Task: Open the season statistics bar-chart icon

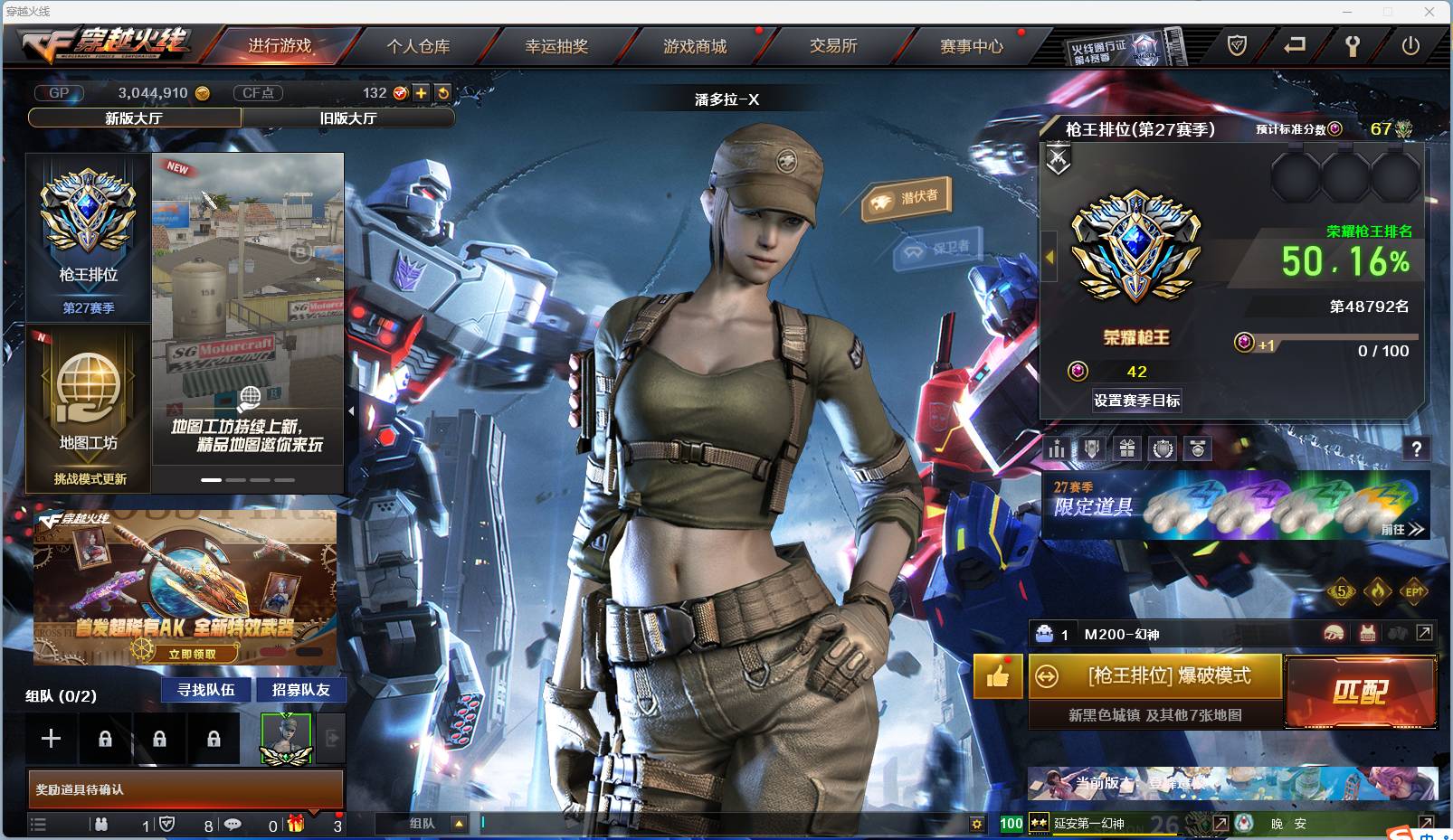Action: tap(1056, 448)
